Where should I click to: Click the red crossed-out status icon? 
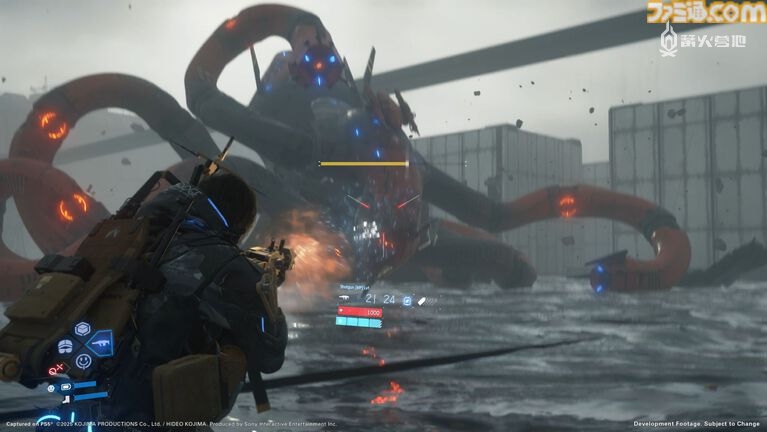[53, 370]
